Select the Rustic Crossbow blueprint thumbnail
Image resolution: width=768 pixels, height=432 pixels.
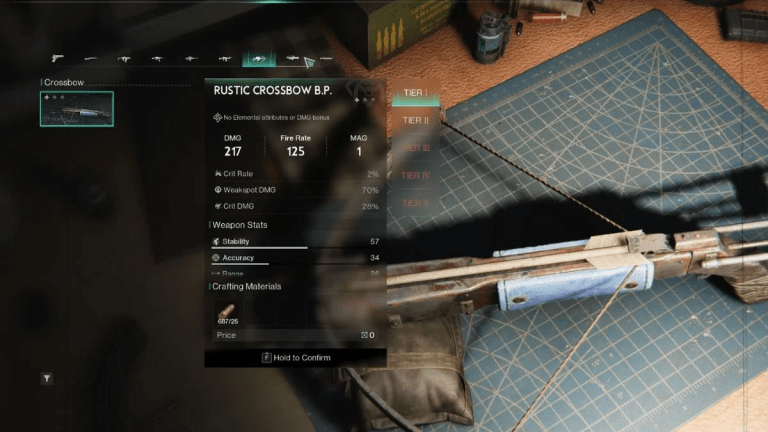77,109
